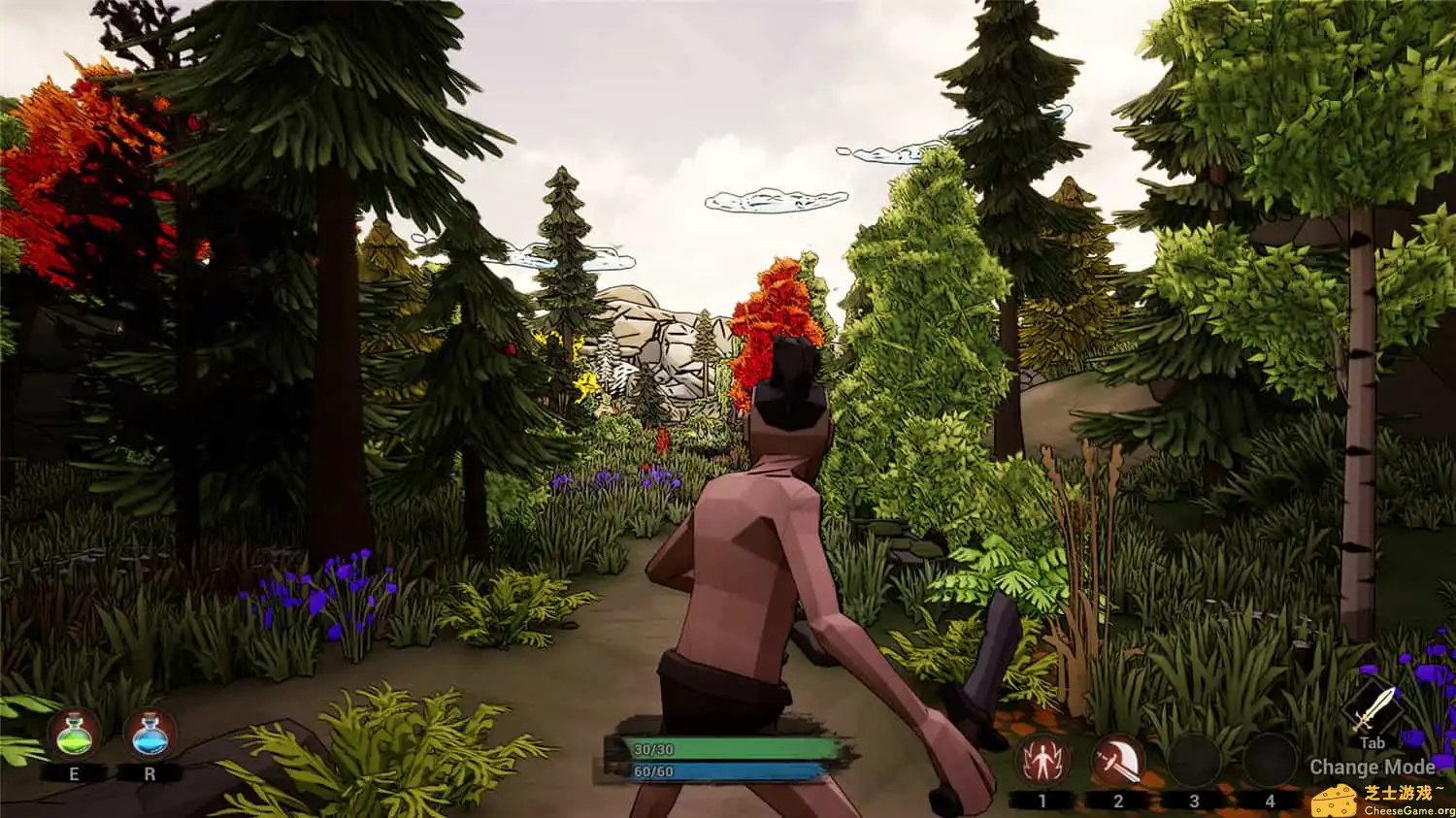Click the Tab label above Change Mode
The image size is (1456, 818).
click(x=1373, y=743)
